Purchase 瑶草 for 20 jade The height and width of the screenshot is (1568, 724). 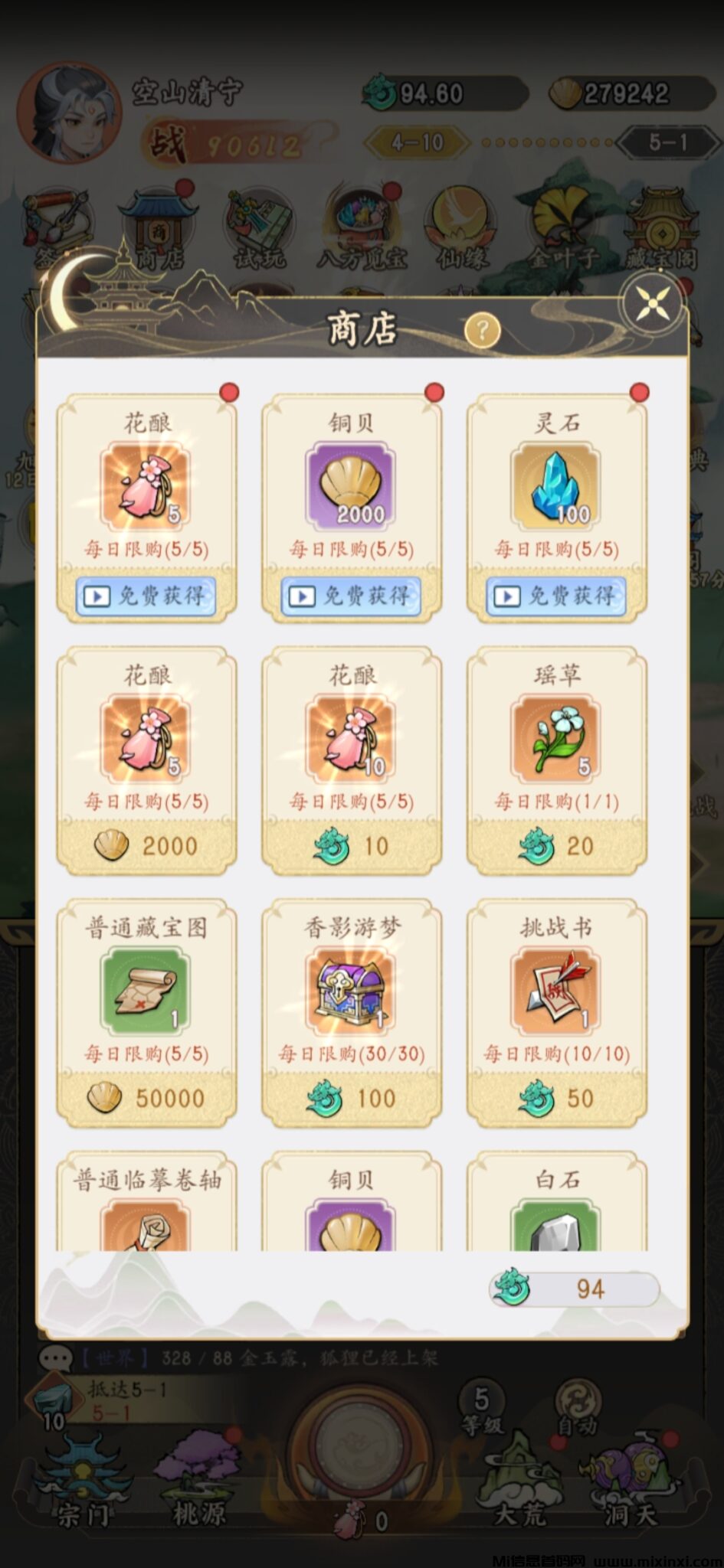click(557, 846)
